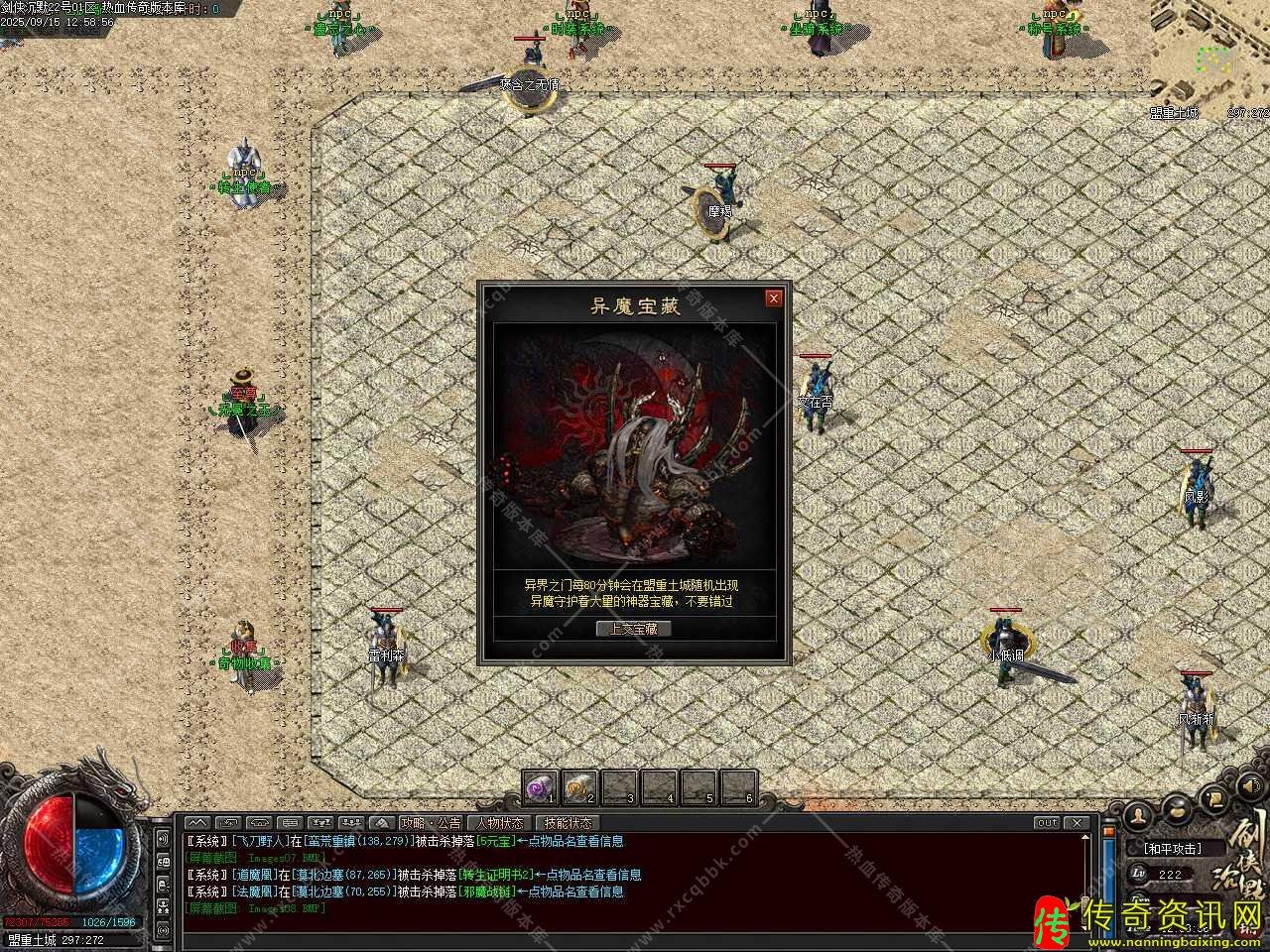The height and width of the screenshot is (952, 1270).
Task: Toggle the 和平攻击 attack mode
Action: coord(1172,849)
